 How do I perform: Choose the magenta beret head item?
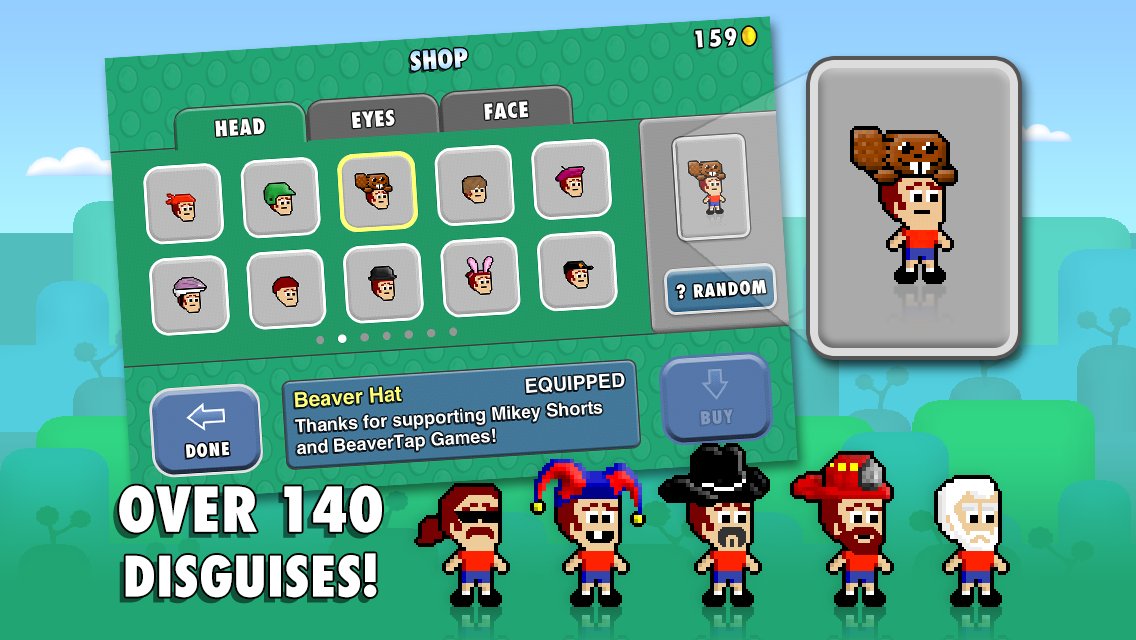click(x=570, y=178)
